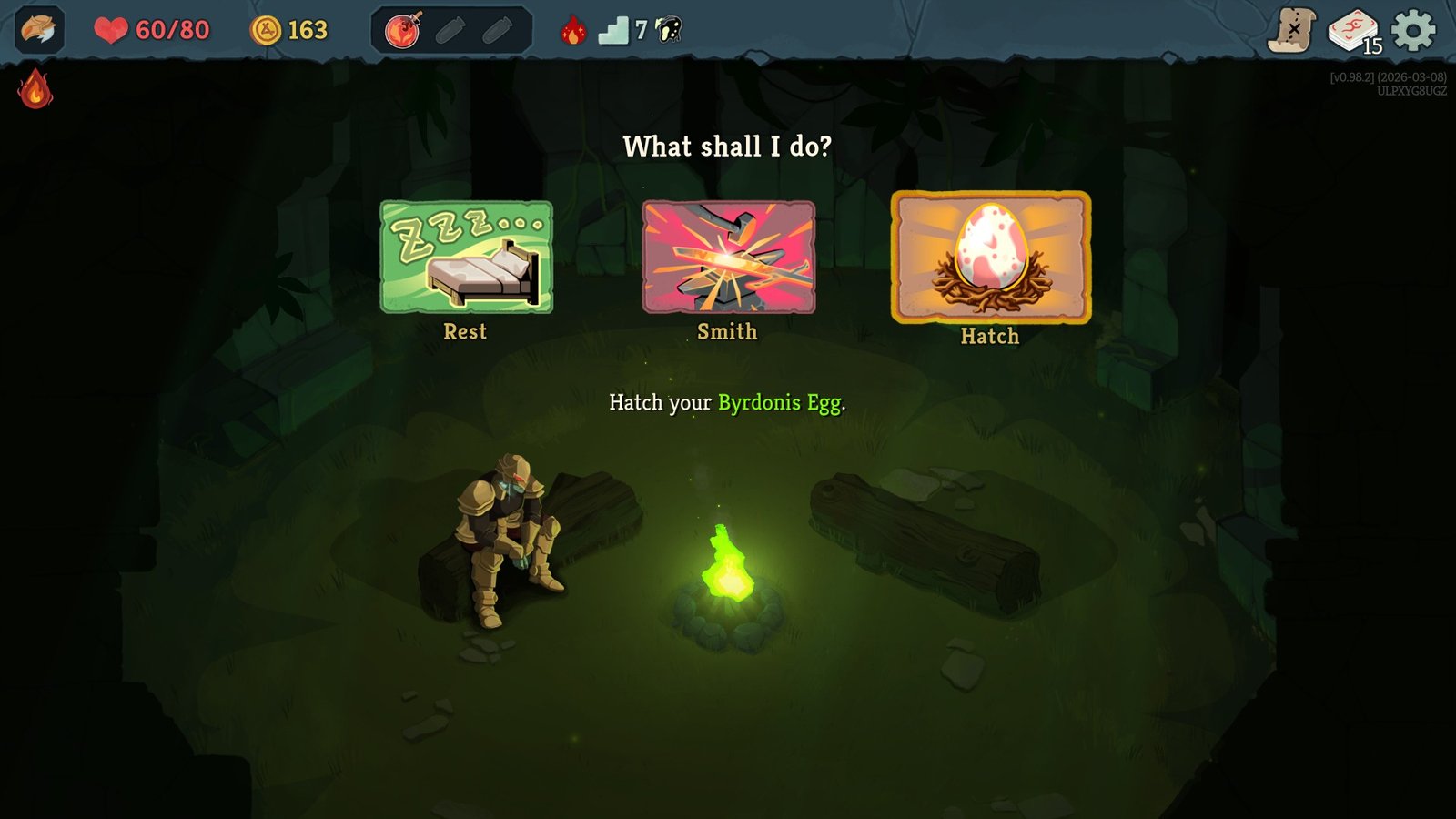Viewport: 1456px width, 819px height.
Task: Select the fire bomb in the belt slot
Action: [x=400, y=28]
